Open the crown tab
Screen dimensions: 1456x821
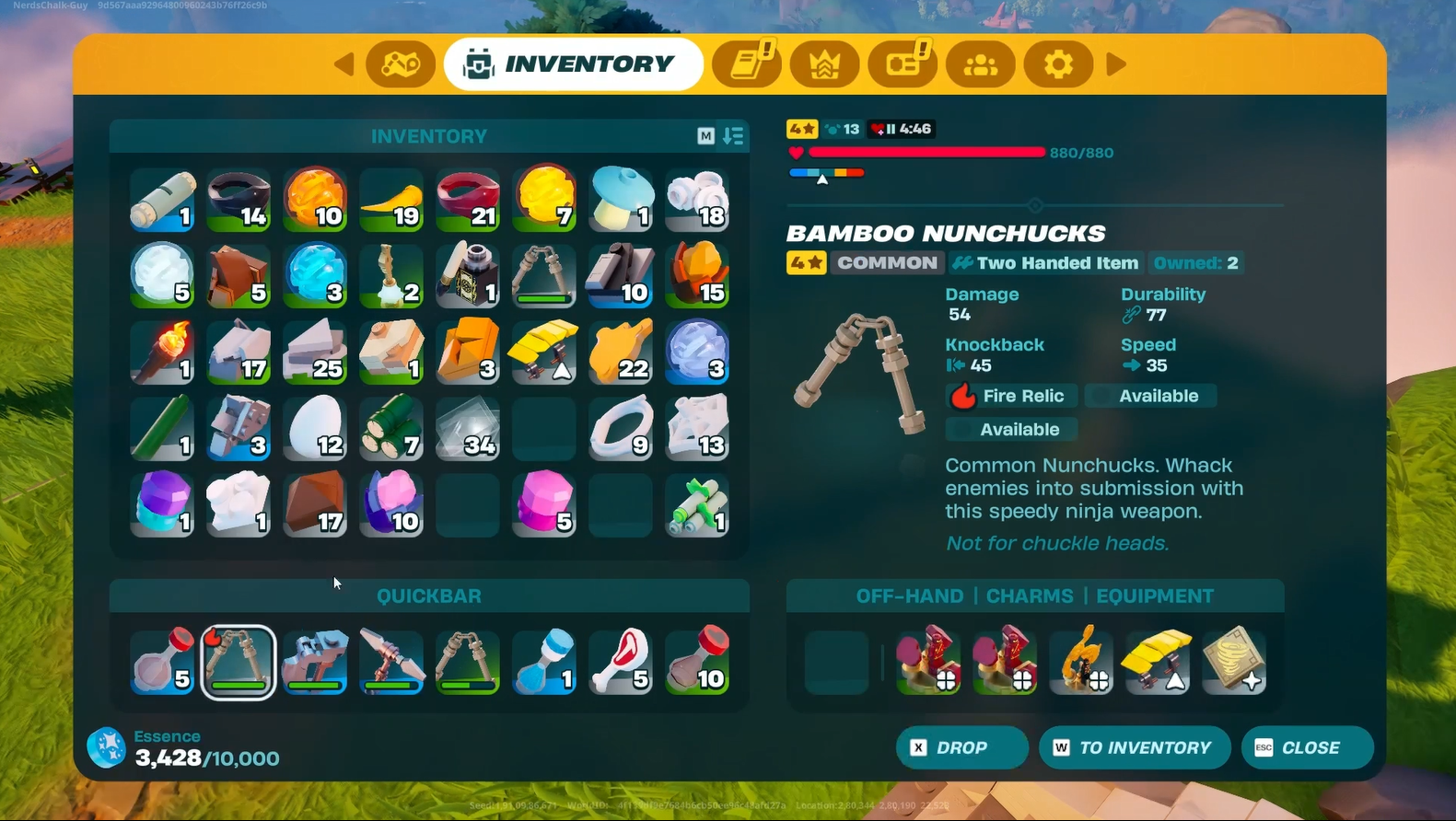click(x=824, y=64)
